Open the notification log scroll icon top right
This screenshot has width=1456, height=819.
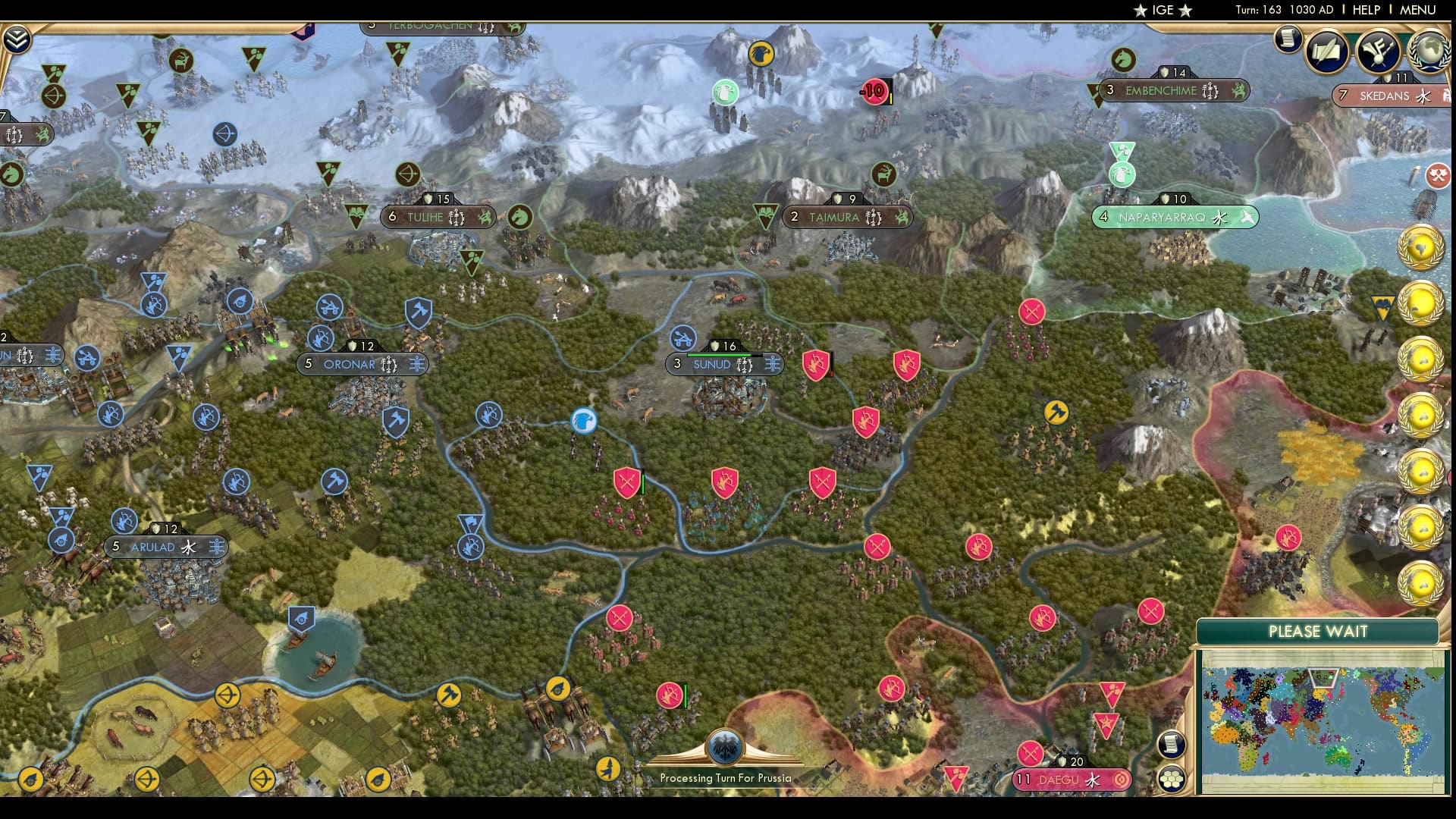pyautogui.click(x=1288, y=39)
